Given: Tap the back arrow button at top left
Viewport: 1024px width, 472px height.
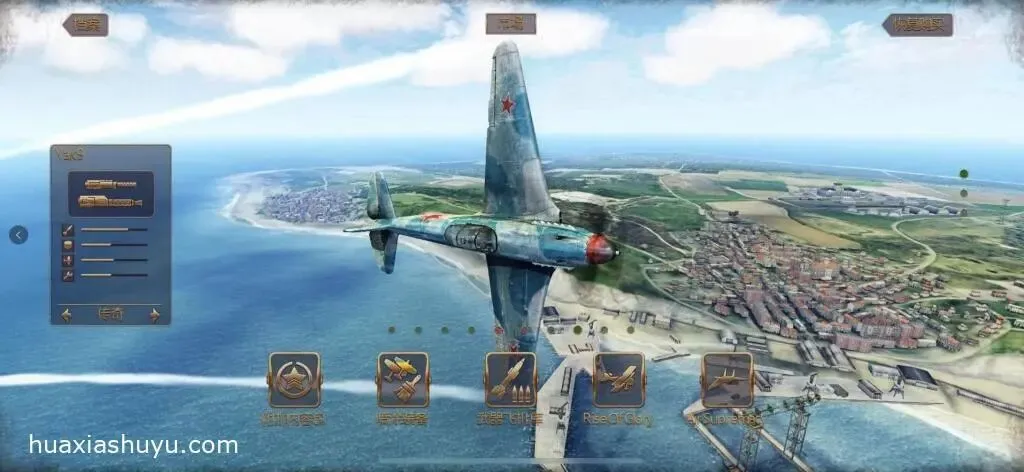Looking at the screenshot, I should coord(85,25).
